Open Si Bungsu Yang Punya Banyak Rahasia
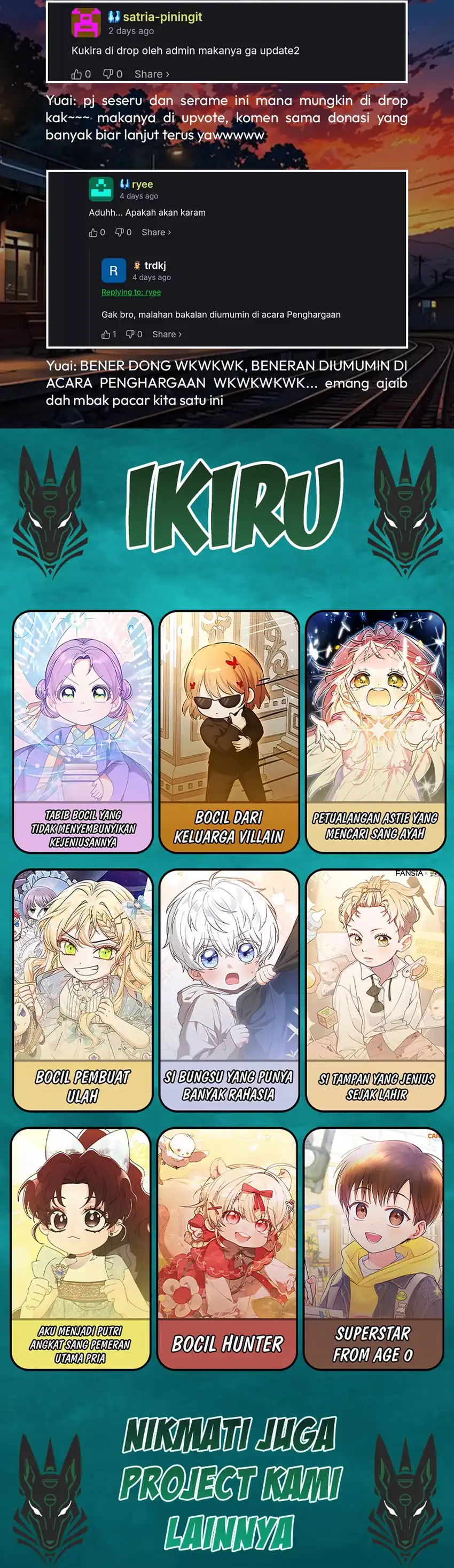The height and width of the screenshot is (1568, 454). click(x=229, y=989)
